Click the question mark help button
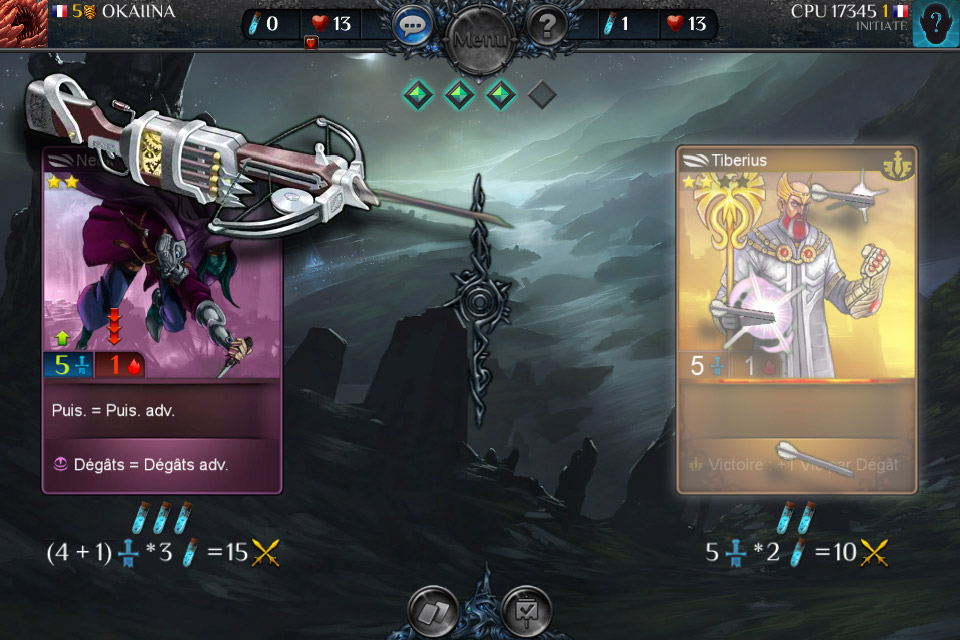Screen dimensions: 960x640 (547, 25)
